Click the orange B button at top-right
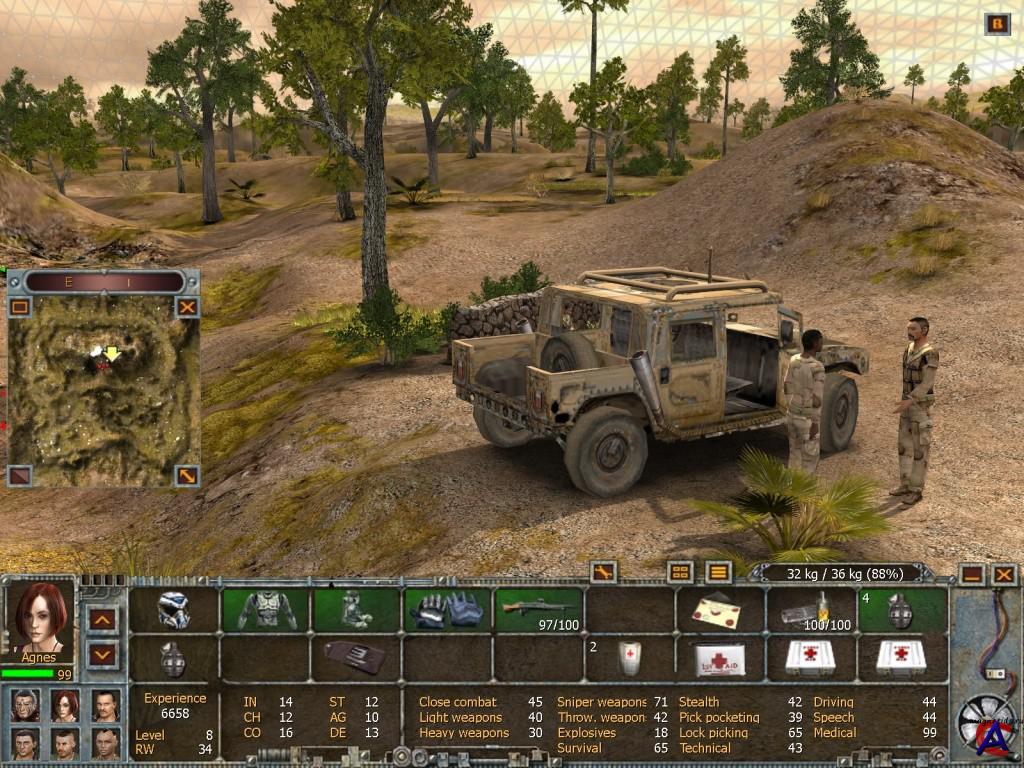 coord(997,24)
